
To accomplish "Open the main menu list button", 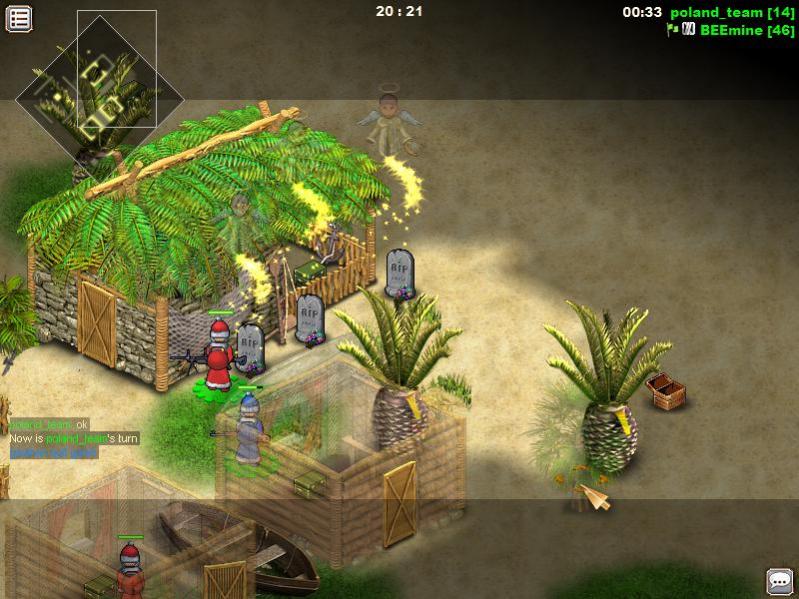I will coord(19,18).
